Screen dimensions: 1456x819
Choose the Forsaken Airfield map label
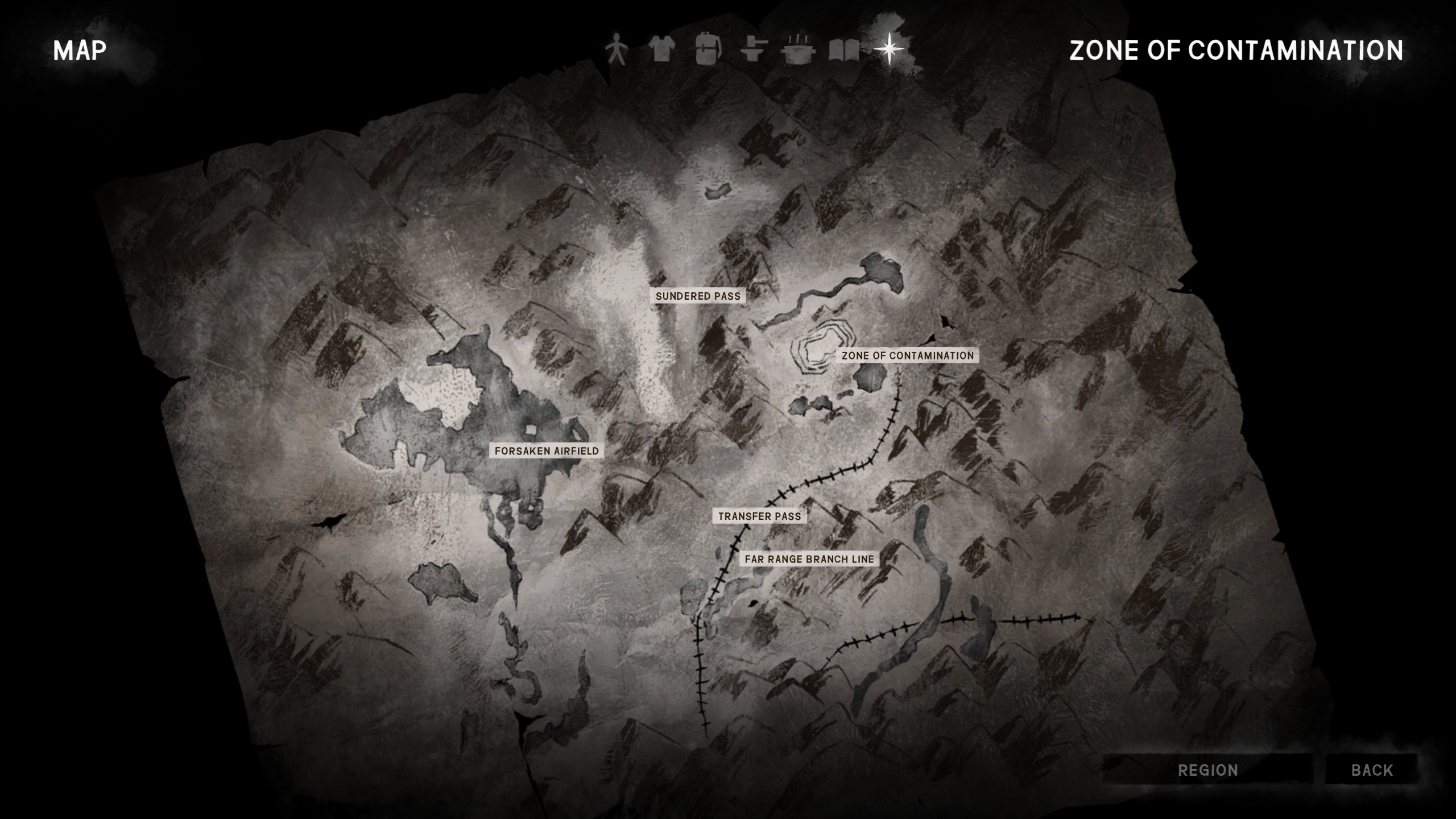pos(547,451)
